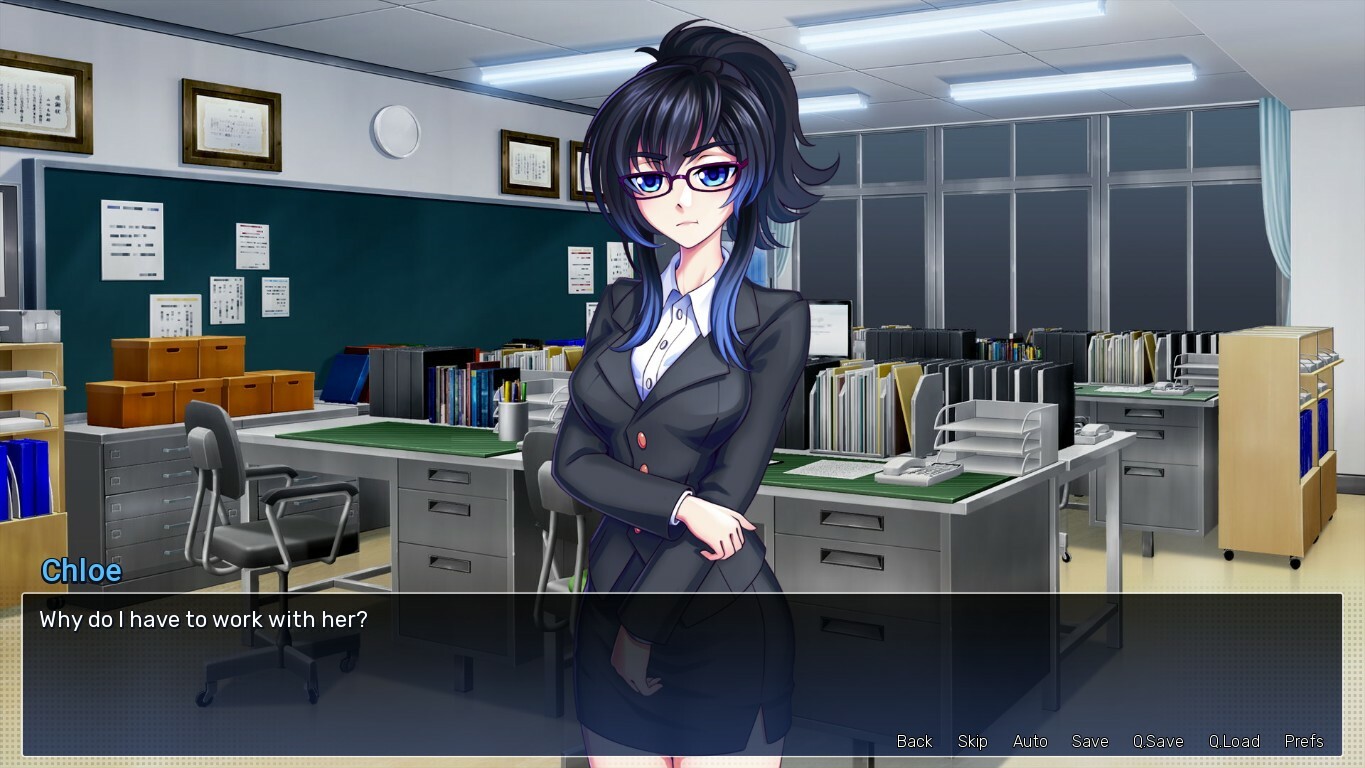
Task: Quick load the last save with Q.Load
Action: click(1233, 741)
